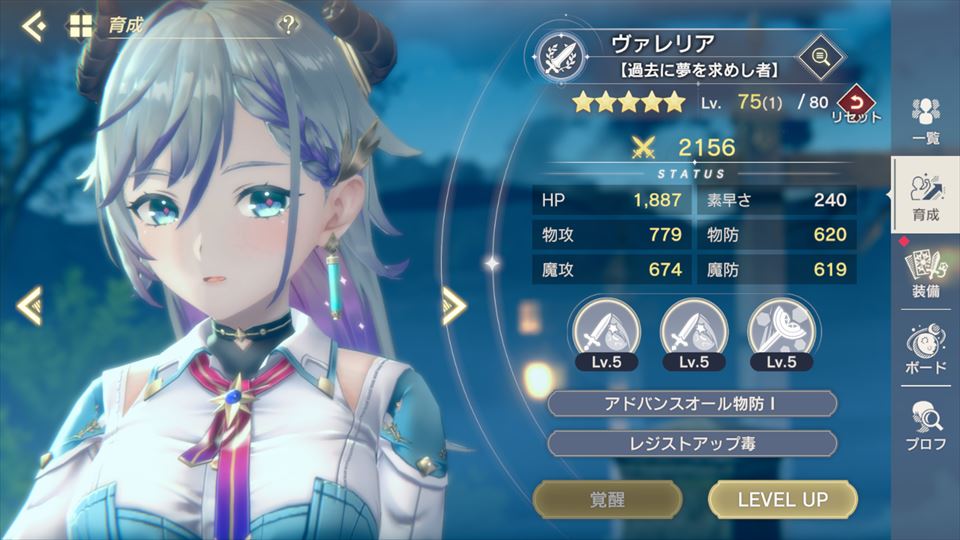Show help via the question mark icon
The width and height of the screenshot is (960, 540).
289,25
